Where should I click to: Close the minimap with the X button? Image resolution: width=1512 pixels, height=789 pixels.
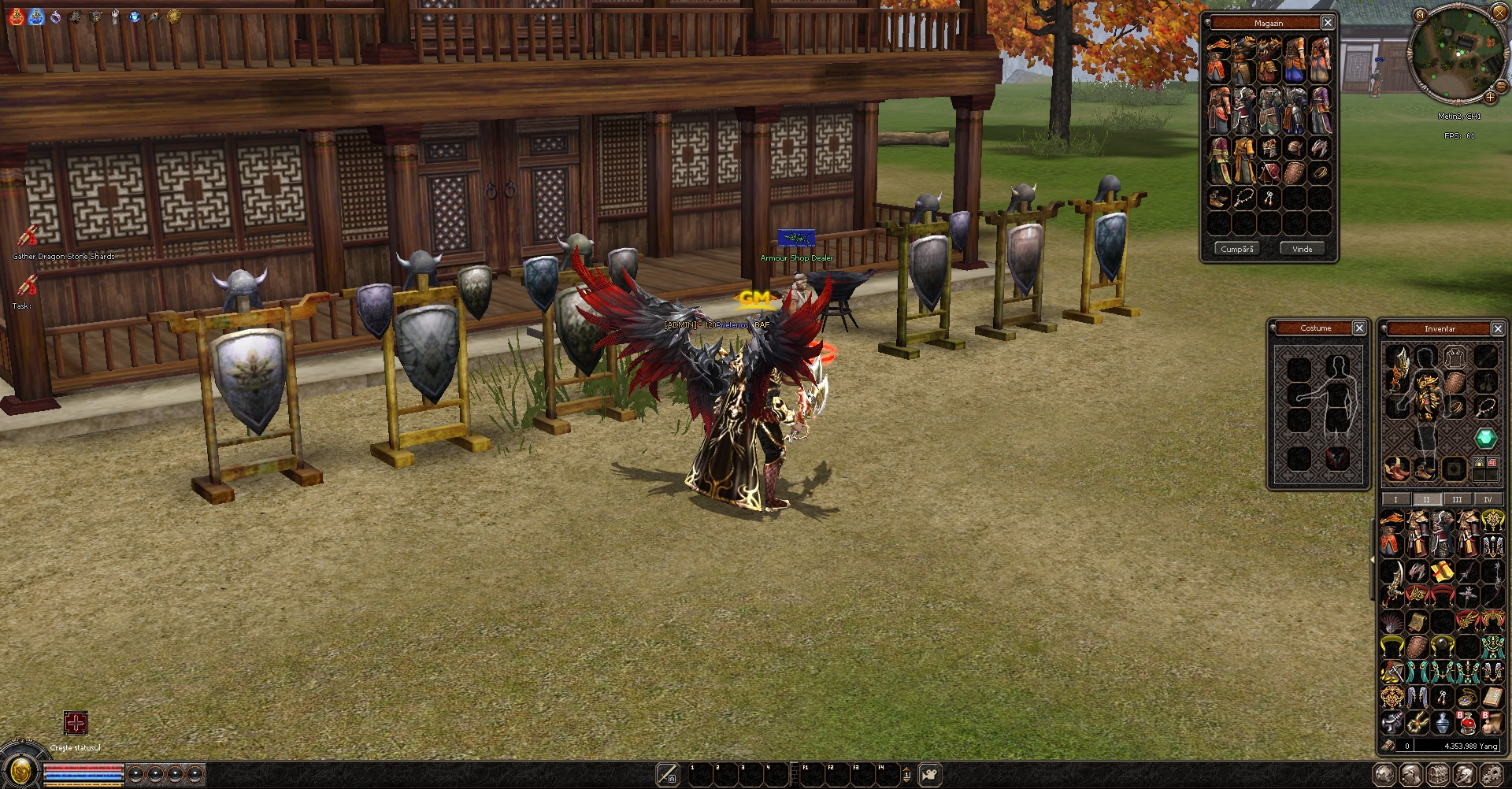(x=1499, y=13)
